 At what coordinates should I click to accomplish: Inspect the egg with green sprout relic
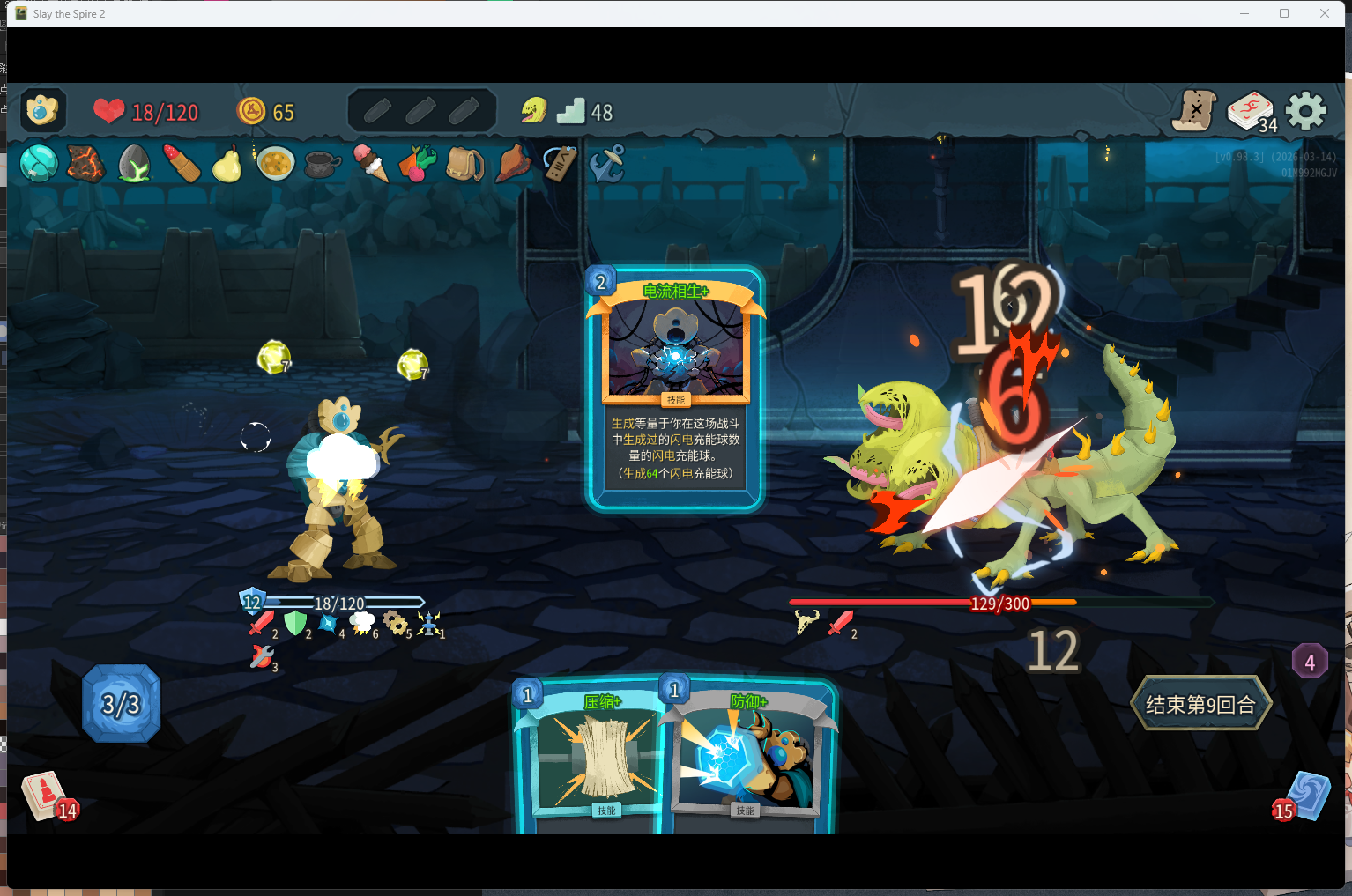[x=134, y=163]
